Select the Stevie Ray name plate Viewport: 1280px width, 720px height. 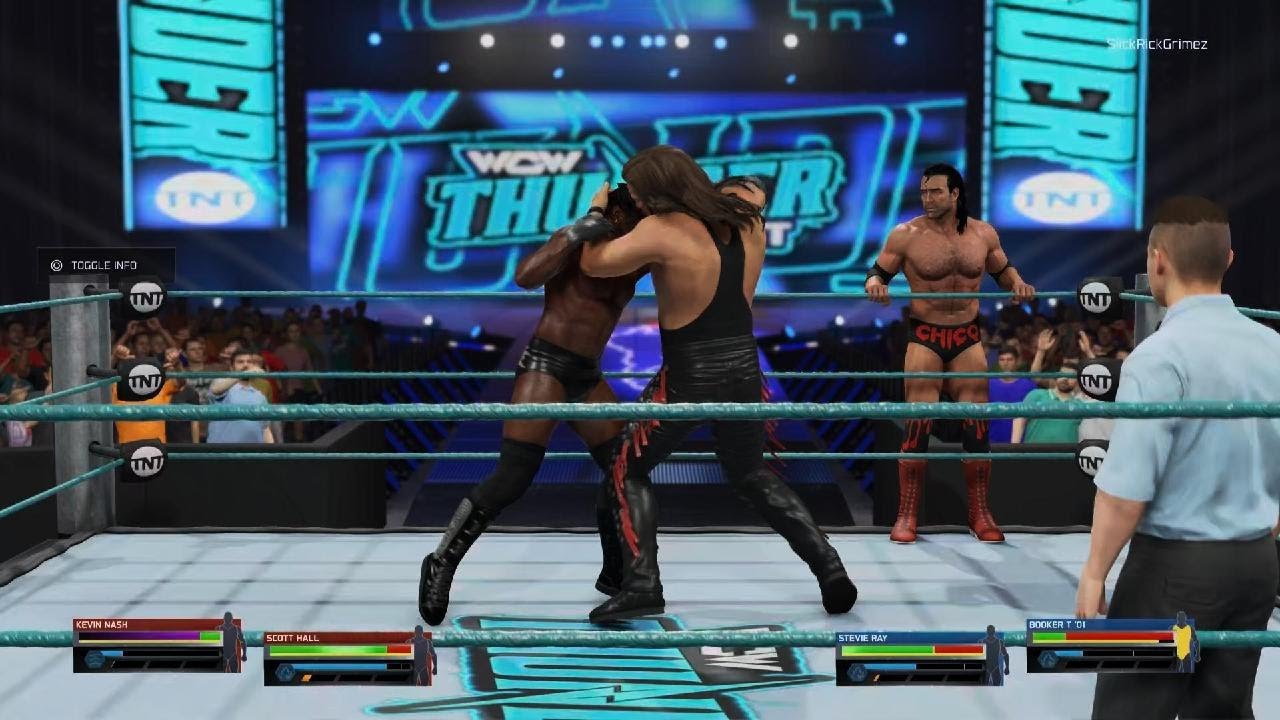coord(864,637)
